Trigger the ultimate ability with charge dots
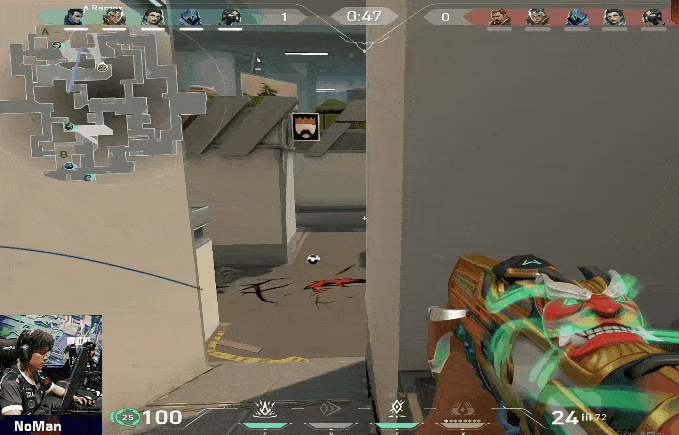The height and width of the screenshot is (435, 679). click(462, 410)
